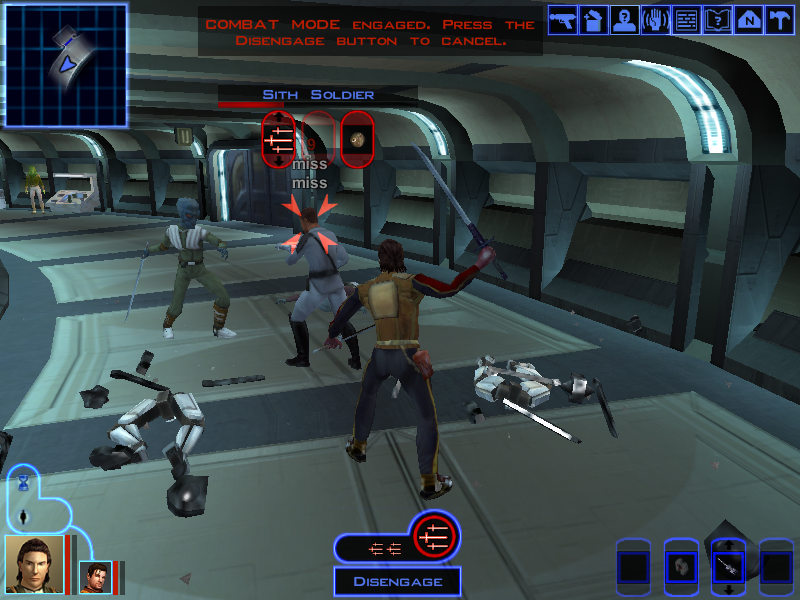Switch to the small companion portrait
Image resolution: width=800 pixels, height=600 pixels.
point(95,577)
